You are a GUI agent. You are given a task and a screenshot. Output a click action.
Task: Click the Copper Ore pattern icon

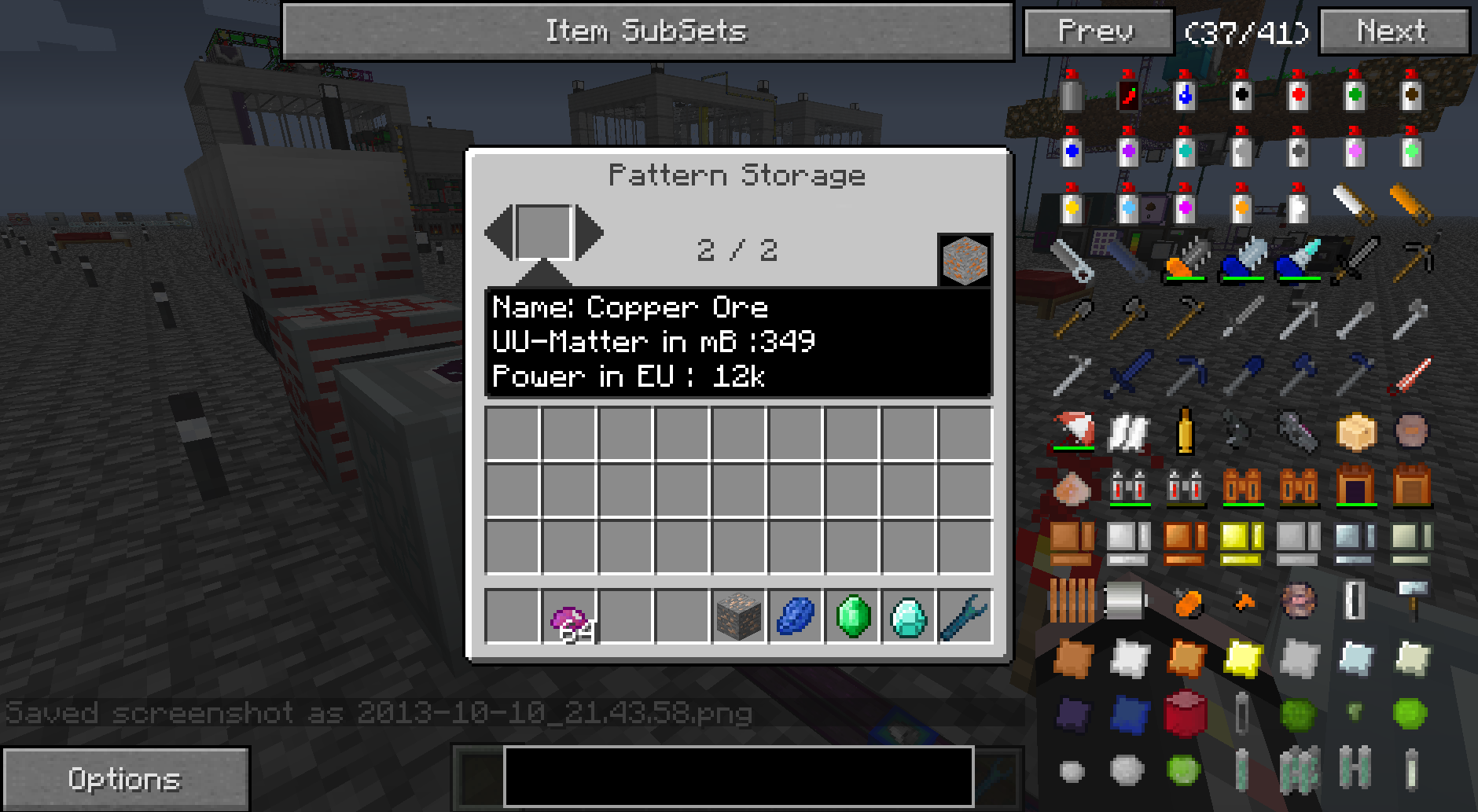tap(965, 260)
